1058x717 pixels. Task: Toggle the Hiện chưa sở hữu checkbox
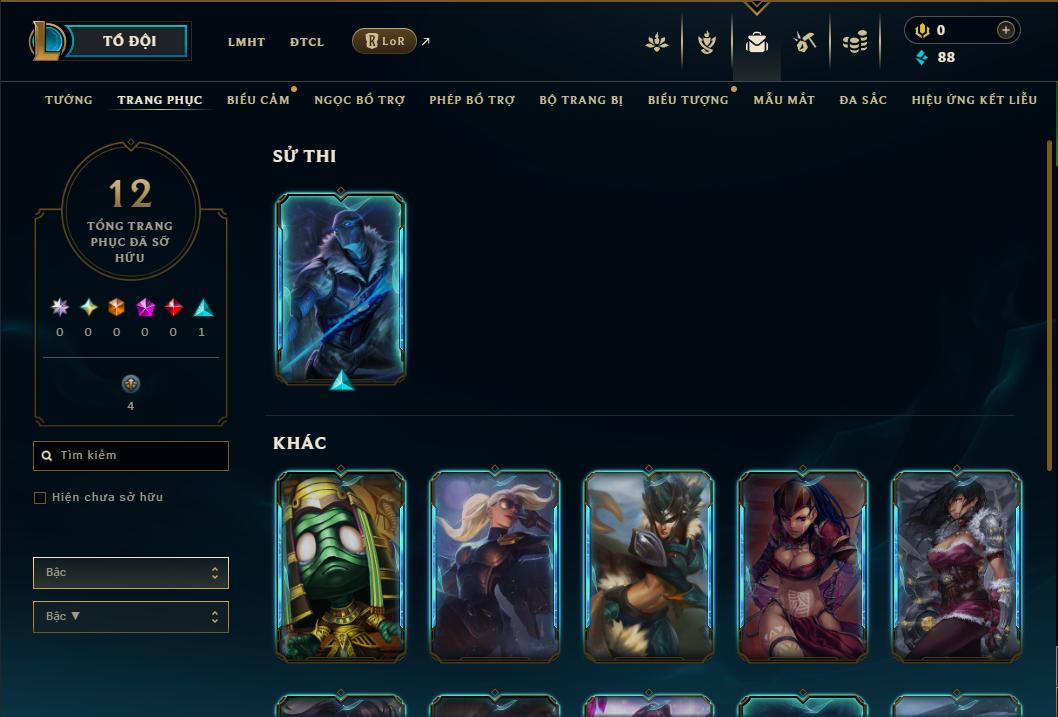[40, 498]
